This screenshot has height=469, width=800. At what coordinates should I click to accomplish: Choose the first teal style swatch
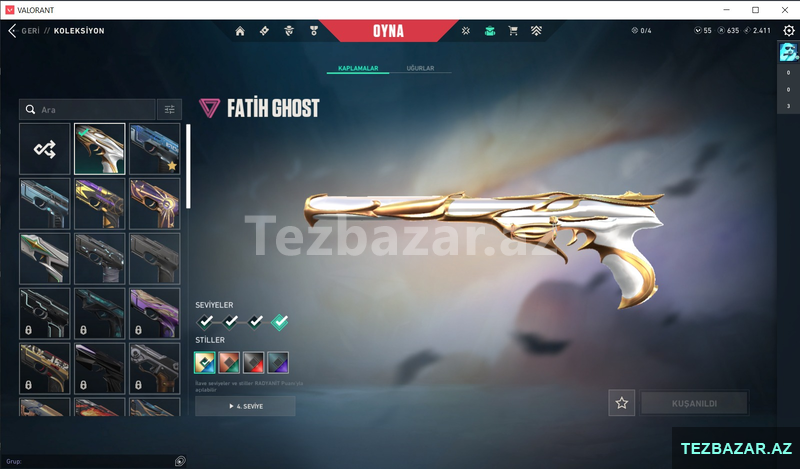pyautogui.click(x=205, y=363)
